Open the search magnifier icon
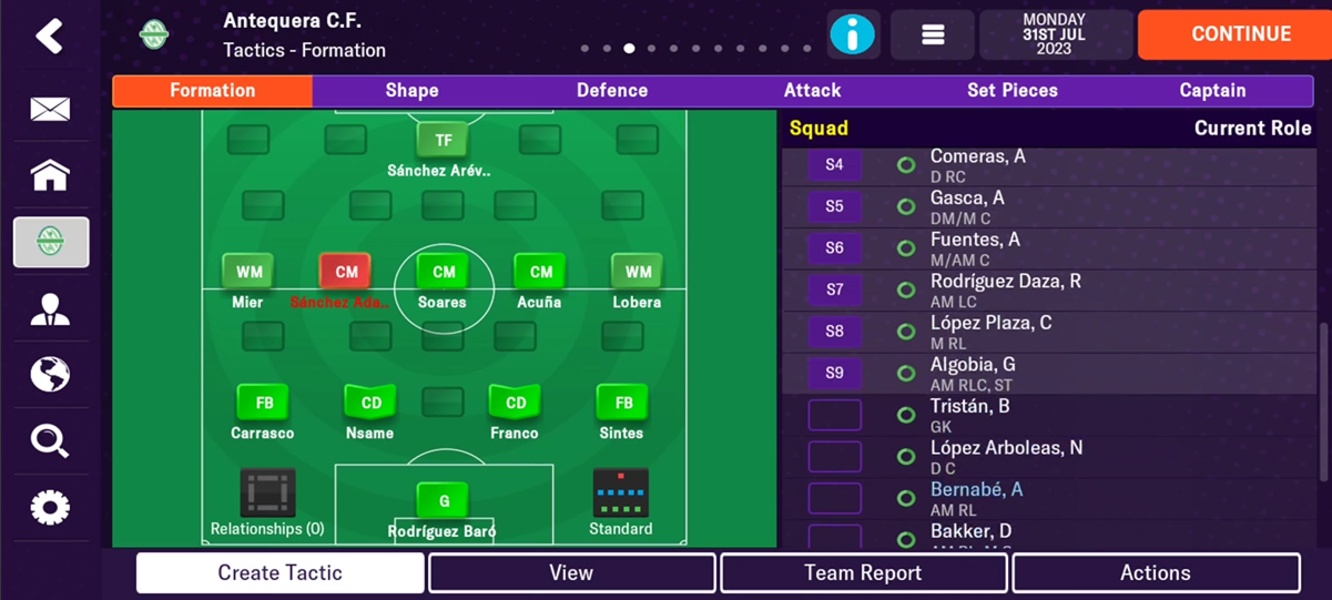This screenshot has width=1332, height=600. pos(50,440)
